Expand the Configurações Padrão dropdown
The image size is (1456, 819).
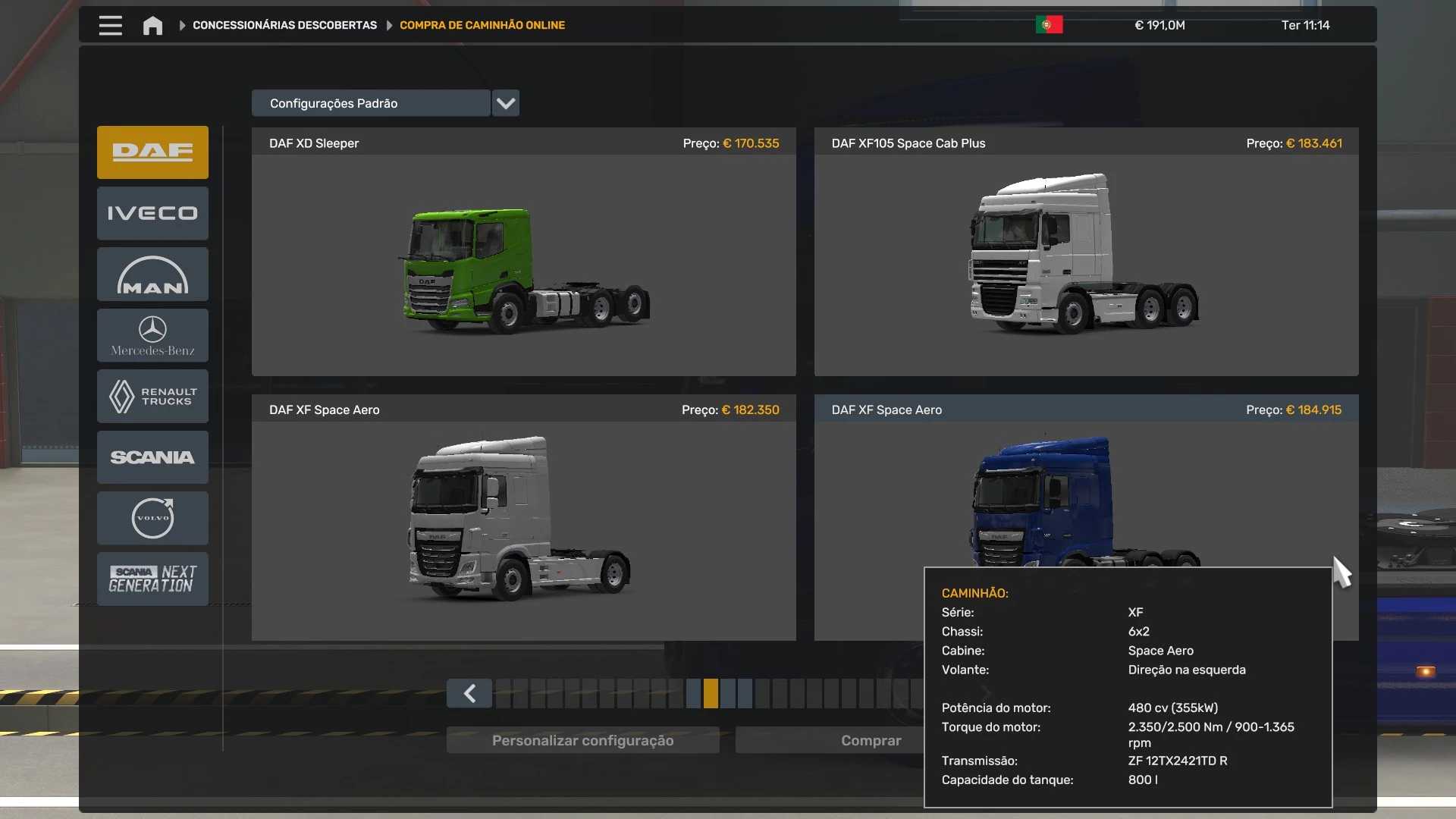[x=506, y=103]
